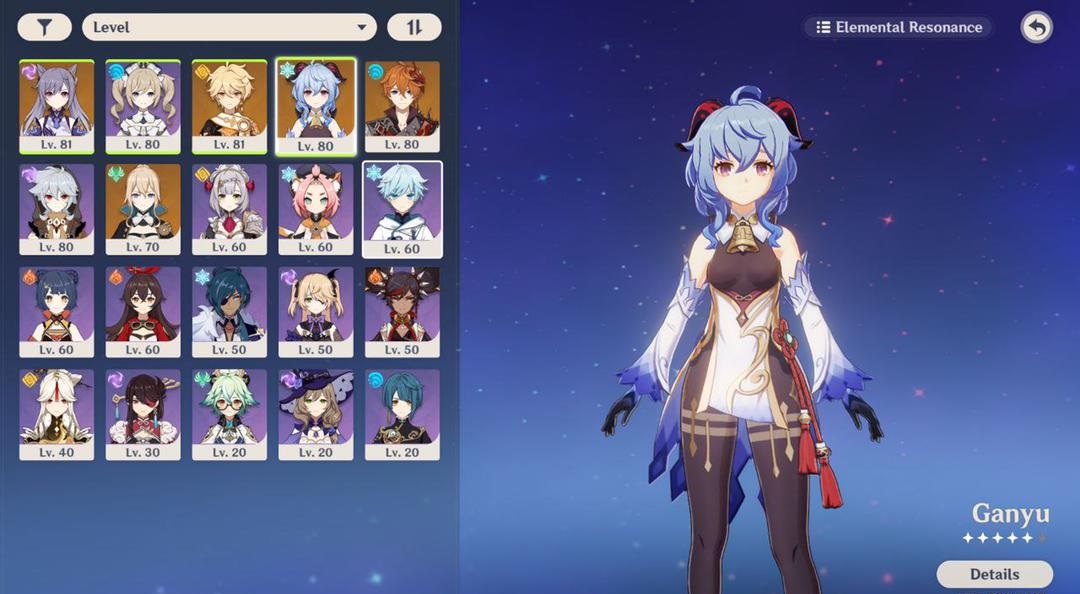Choose Lisa's witch-hat portrait

click(316, 414)
